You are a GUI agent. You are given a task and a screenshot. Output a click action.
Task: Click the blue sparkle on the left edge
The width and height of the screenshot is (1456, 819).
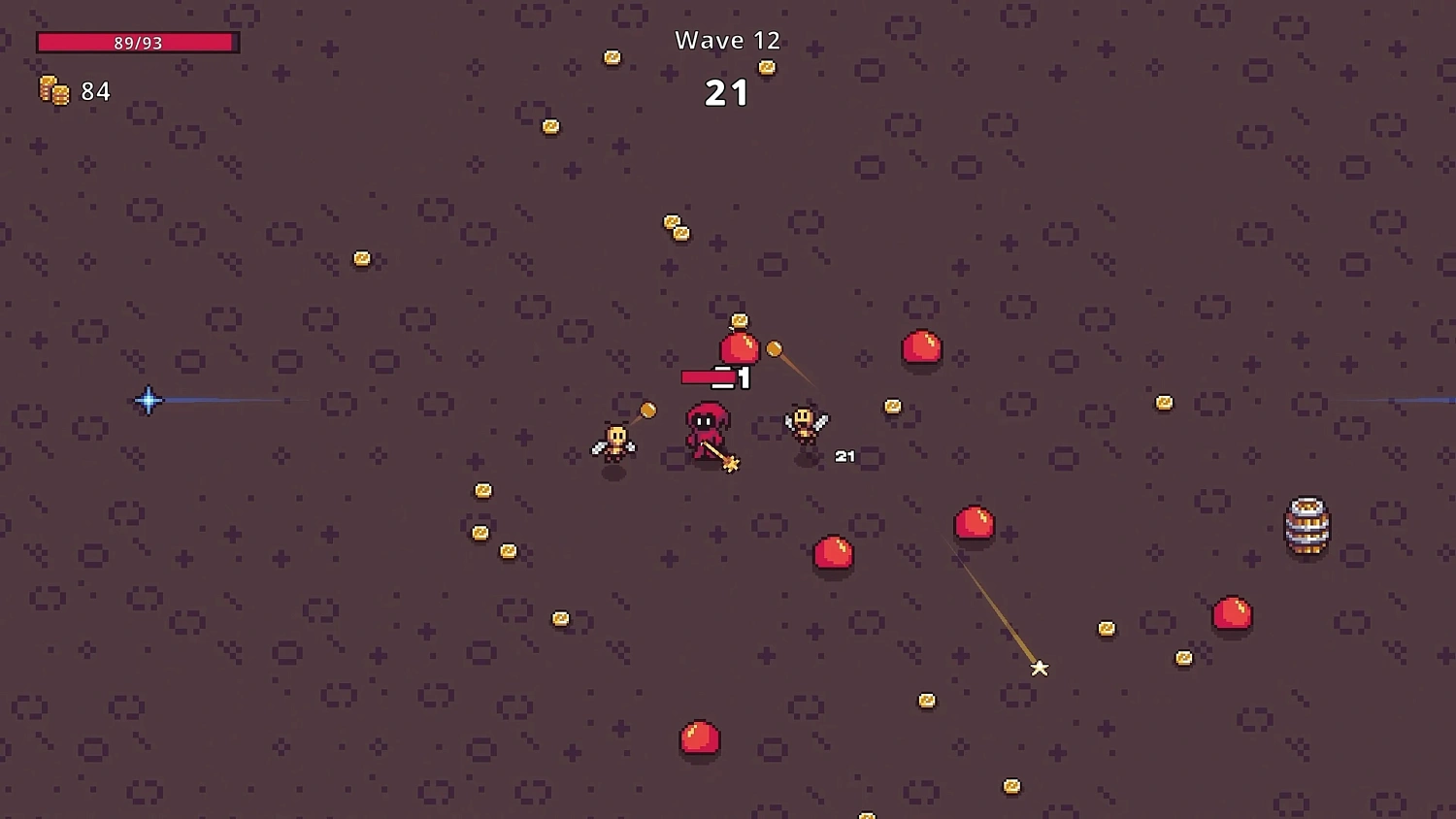point(148,400)
